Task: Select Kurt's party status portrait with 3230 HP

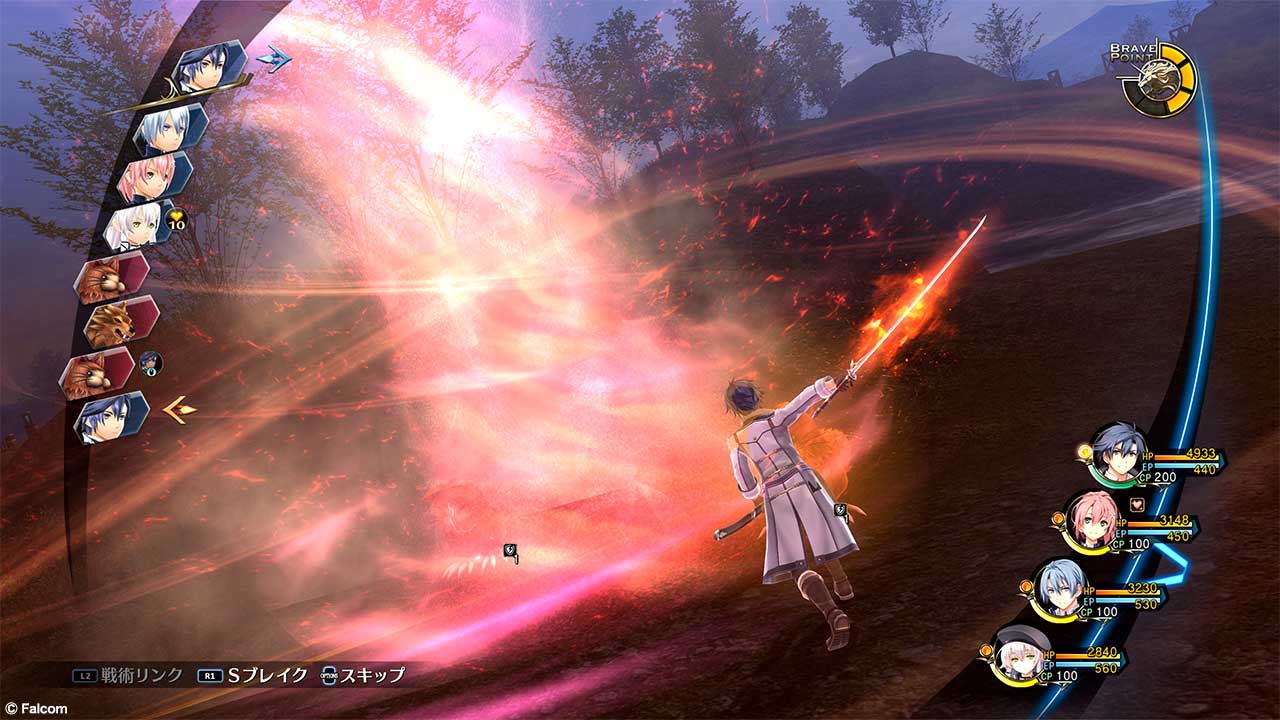Action: [1060, 589]
